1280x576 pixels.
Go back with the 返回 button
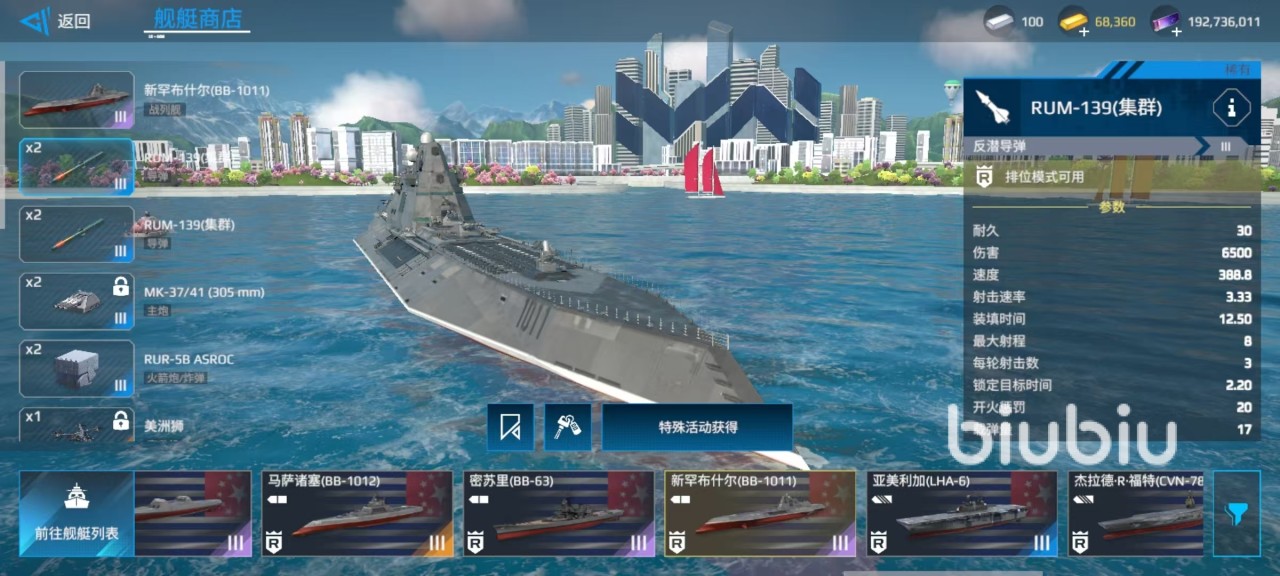[56, 21]
